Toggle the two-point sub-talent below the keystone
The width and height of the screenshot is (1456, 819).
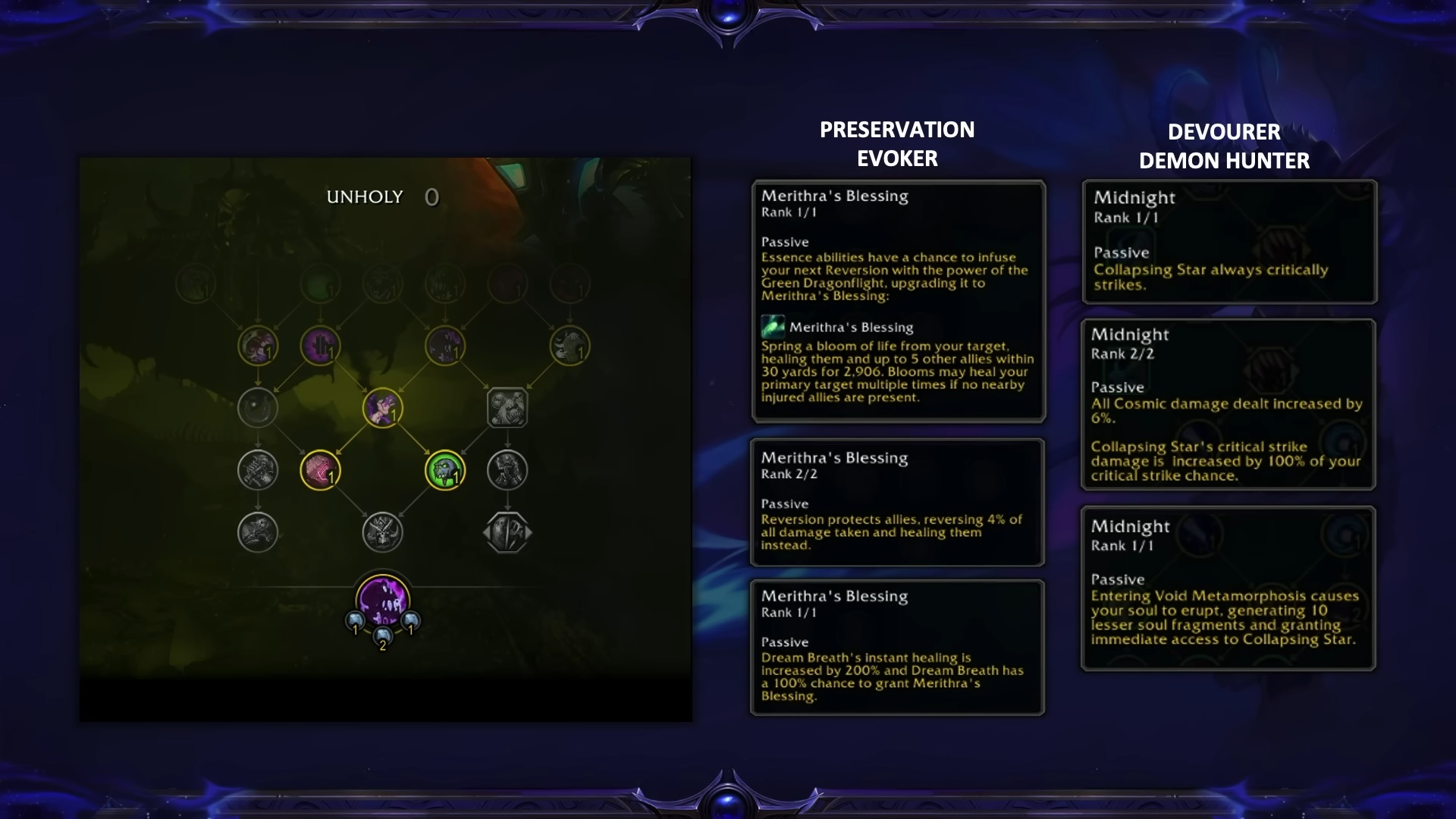tap(382, 637)
